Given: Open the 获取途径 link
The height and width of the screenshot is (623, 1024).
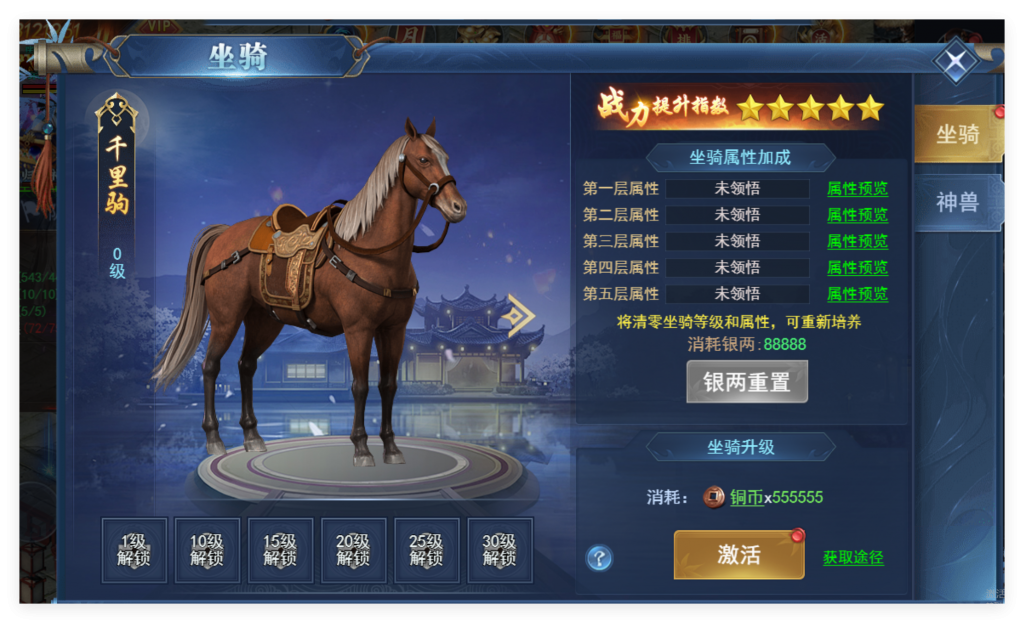Looking at the screenshot, I should point(853,558).
